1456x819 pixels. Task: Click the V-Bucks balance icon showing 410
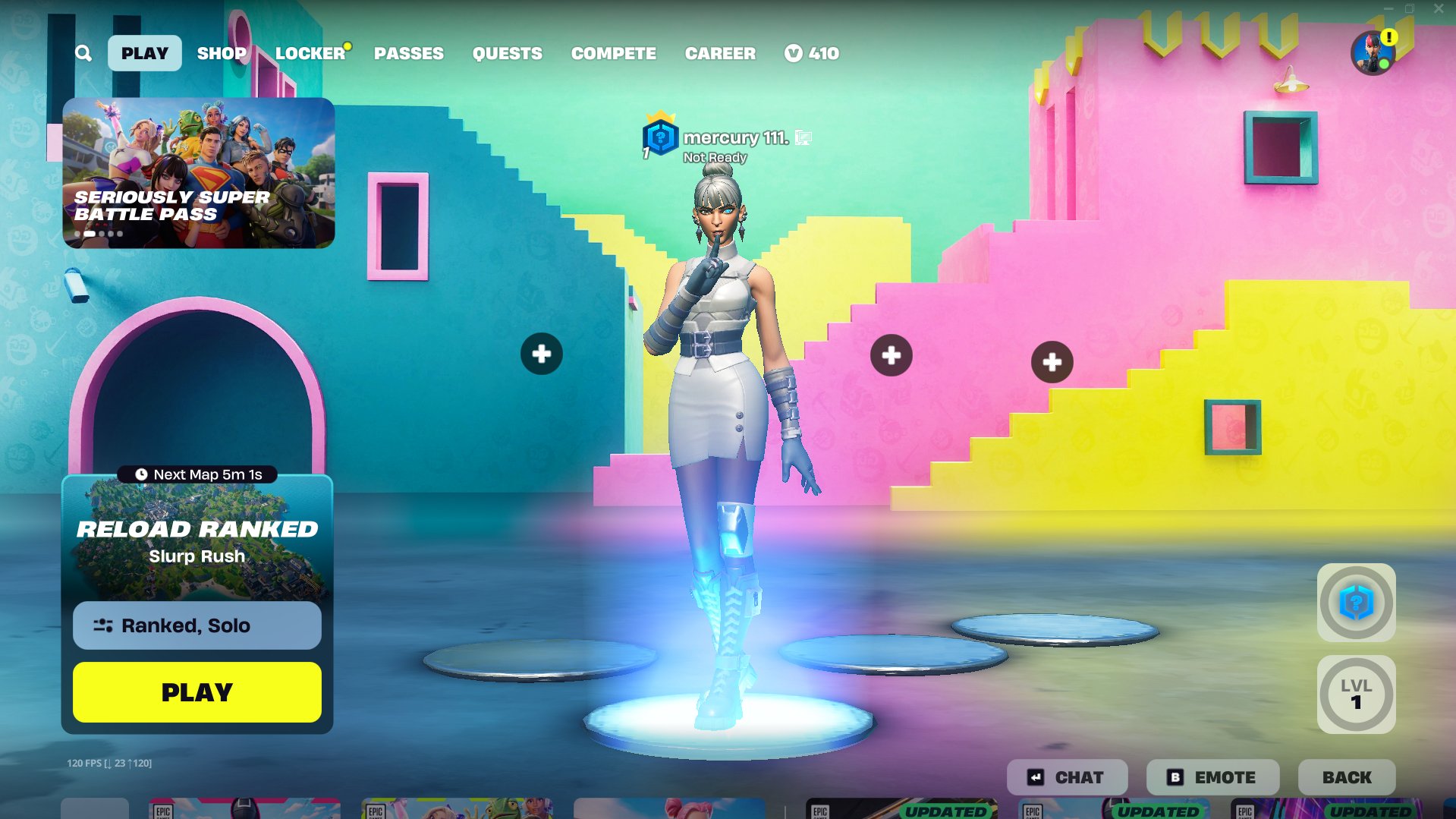(794, 53)
